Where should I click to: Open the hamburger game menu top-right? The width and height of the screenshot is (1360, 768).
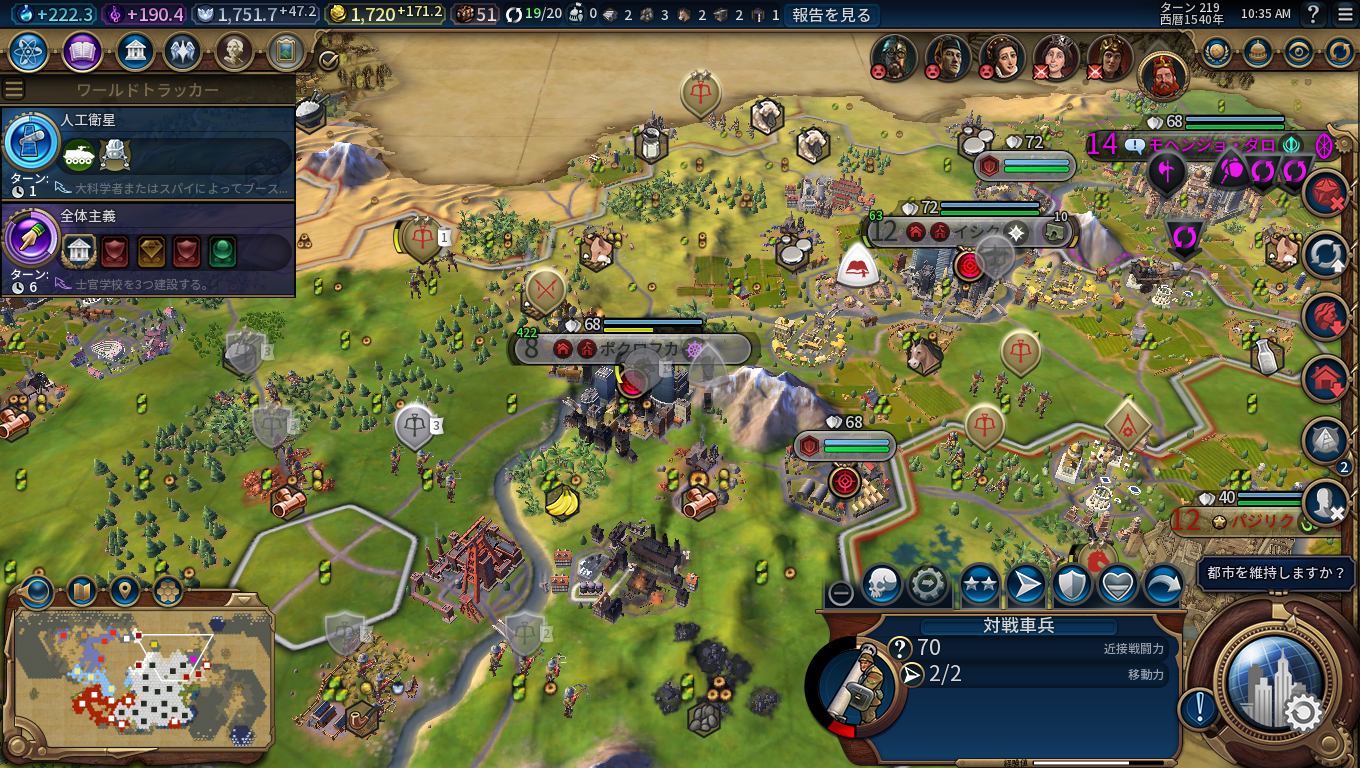click(x=1345, y=14)
